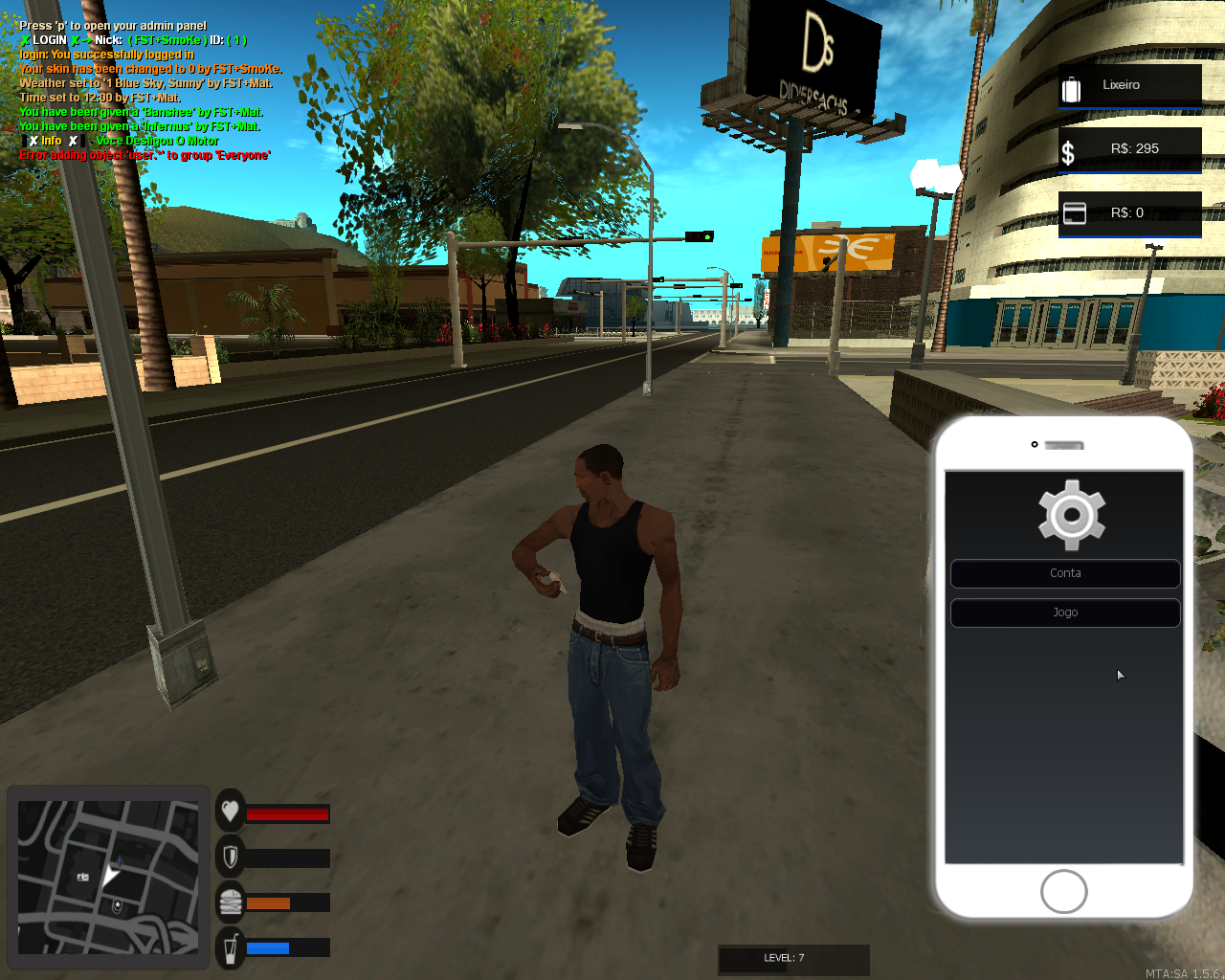
Task: Open the Conta option on the phone
Action: [1065, 573]
